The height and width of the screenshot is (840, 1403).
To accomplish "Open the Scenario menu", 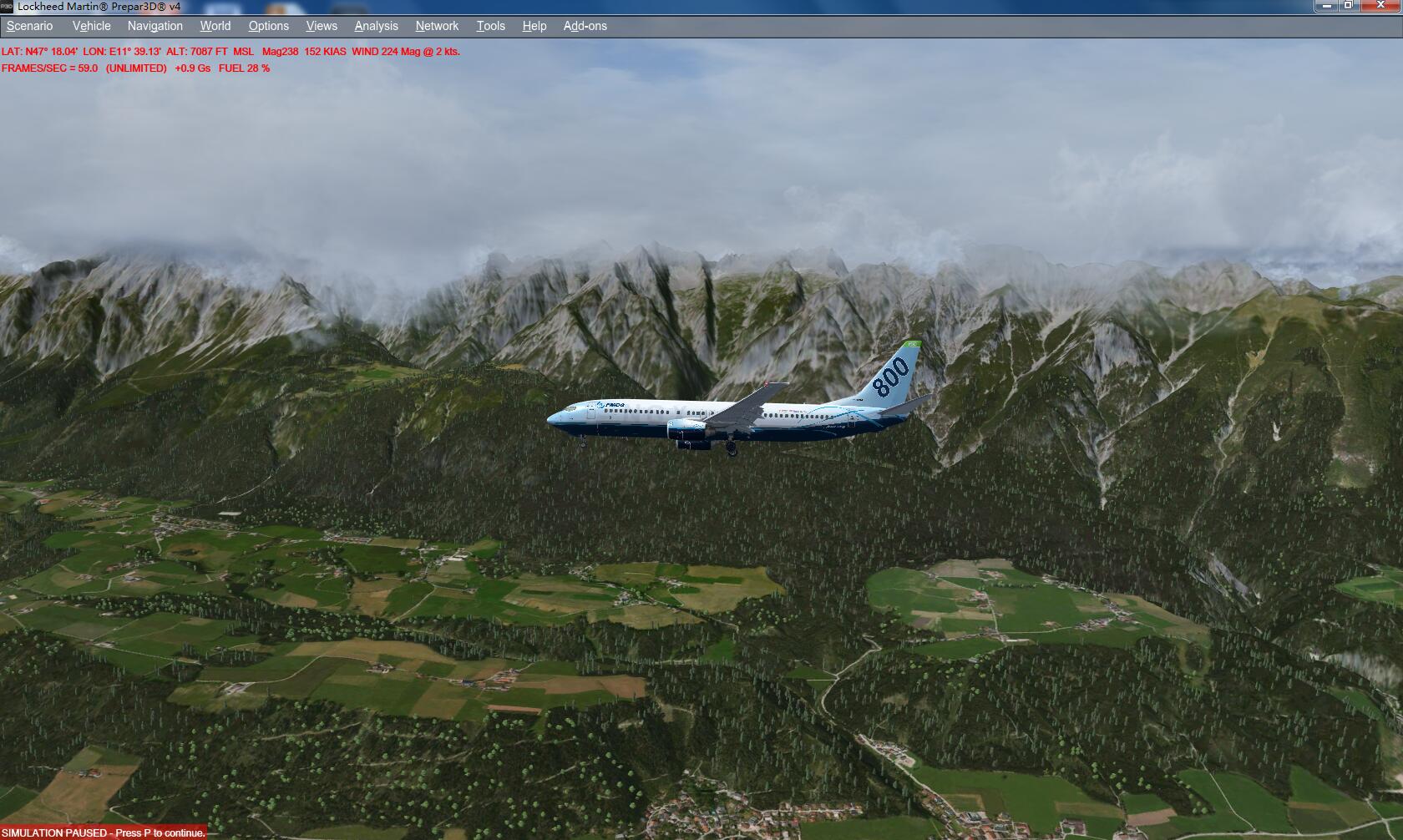I will [29, 26].
